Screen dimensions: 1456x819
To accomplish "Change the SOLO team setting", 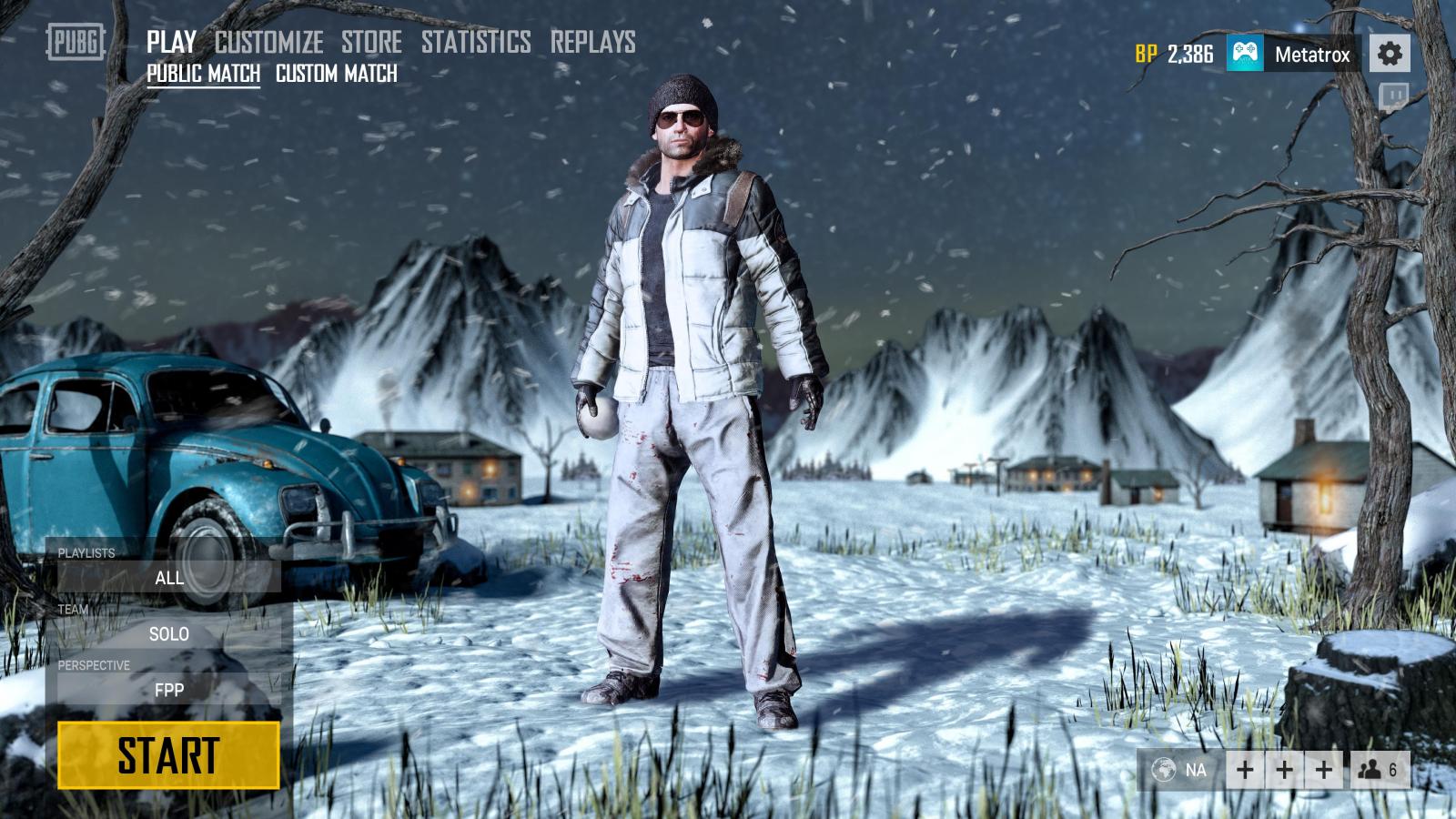I will [x=169, y=634].
